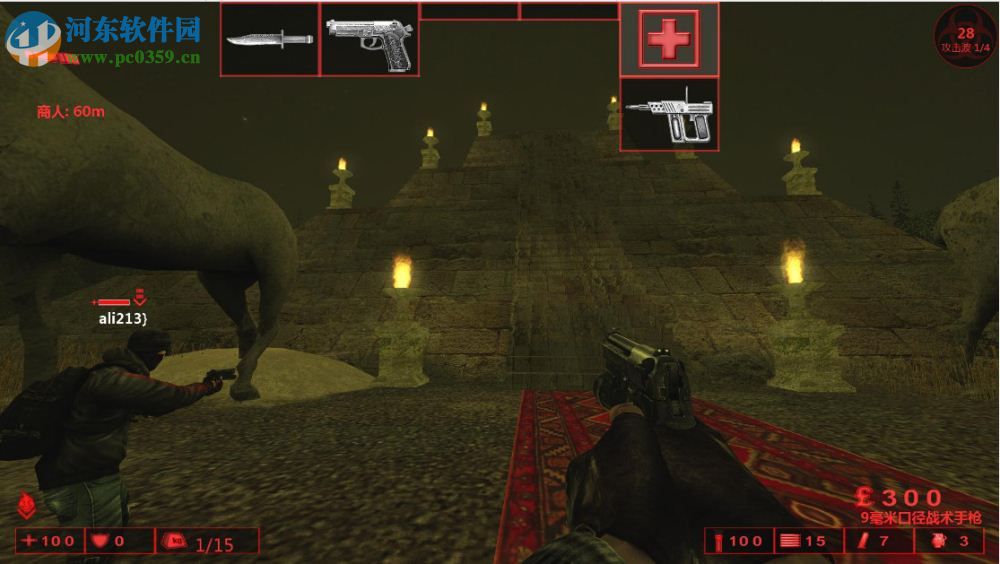Choose the 9mm pistol weapon slot
The image size is (1000, 564).
(x=369, y=39)
